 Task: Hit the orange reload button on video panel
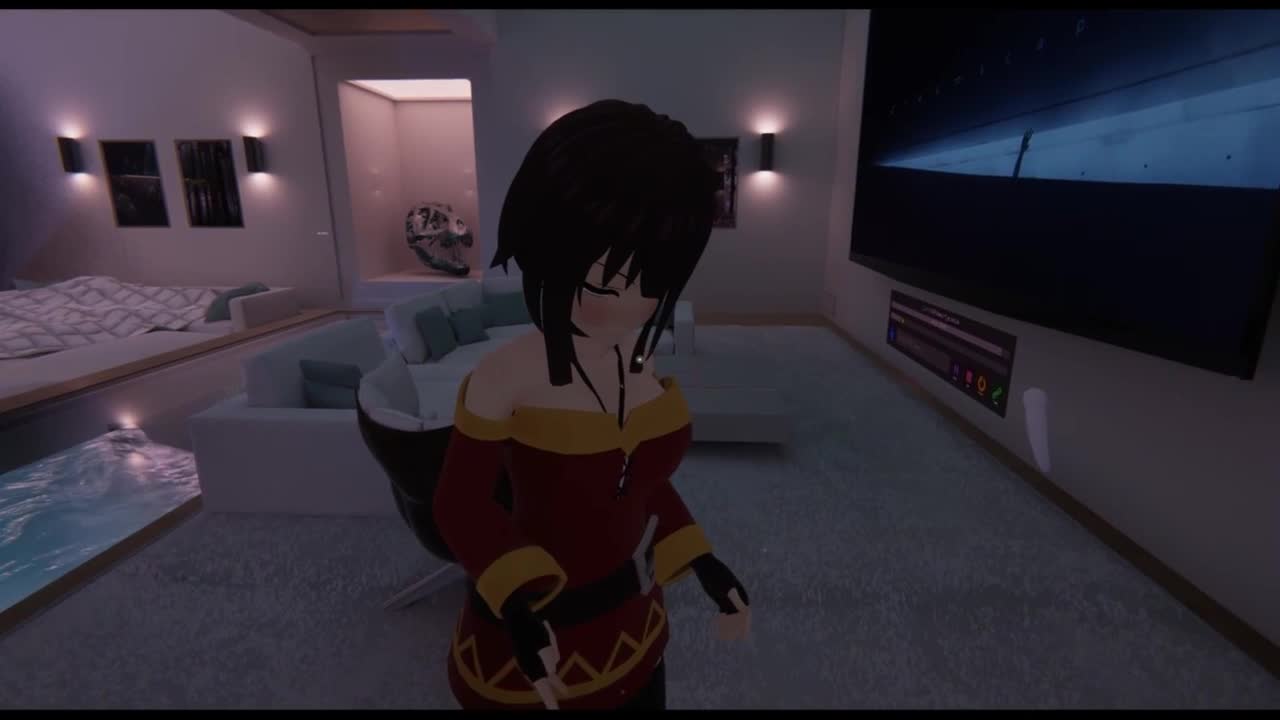point(982,384)
